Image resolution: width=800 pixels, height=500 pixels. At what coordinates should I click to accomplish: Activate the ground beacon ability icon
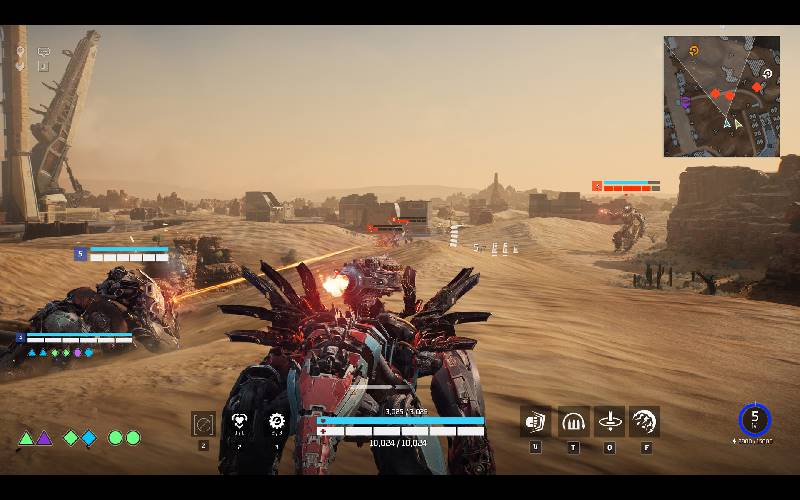[x=609, y=421]
